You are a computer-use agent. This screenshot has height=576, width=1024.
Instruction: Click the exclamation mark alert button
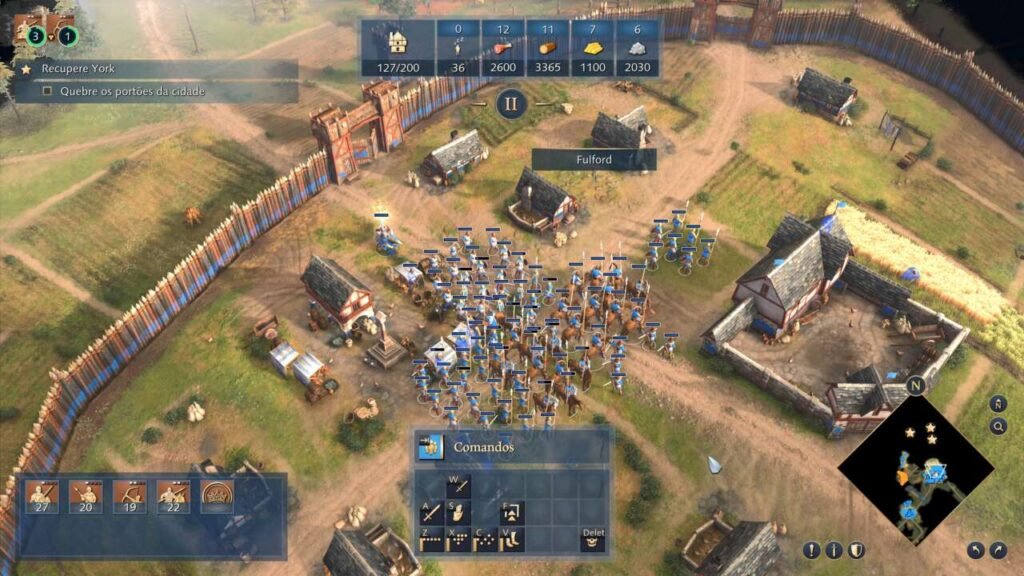pyautogui.click(x=811, y=550)
